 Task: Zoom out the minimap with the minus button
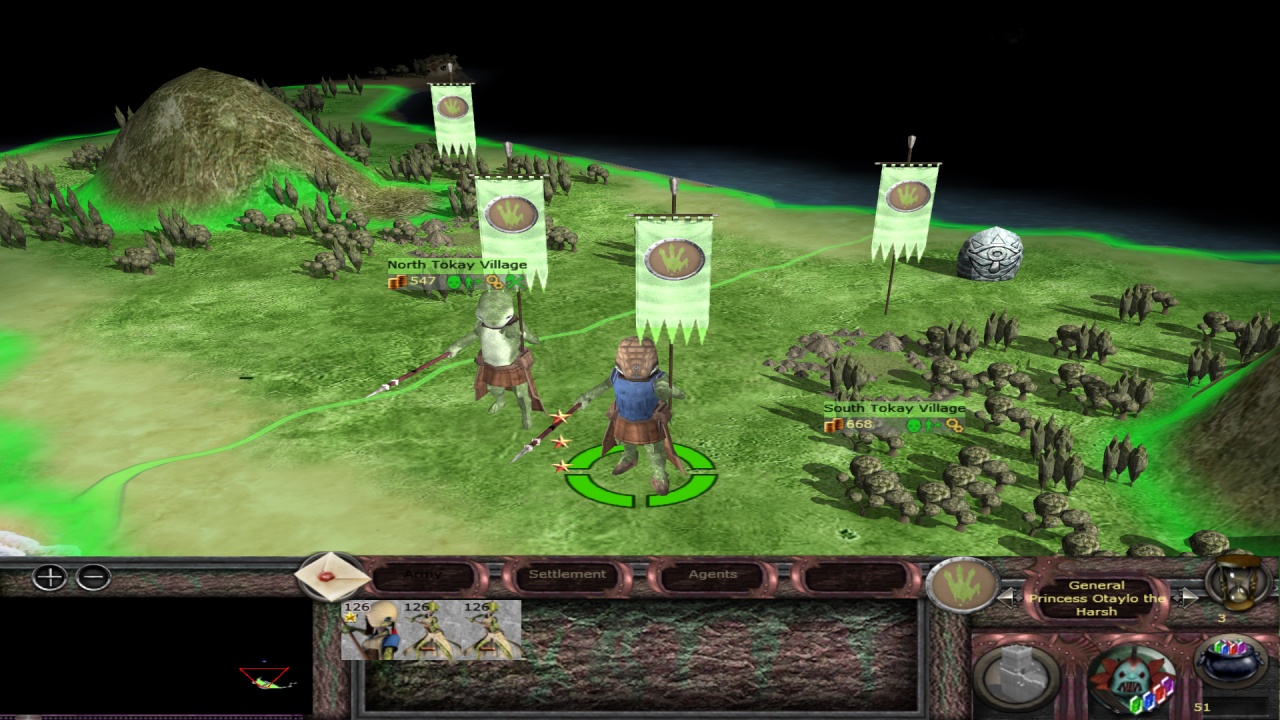tap(93, 577)
